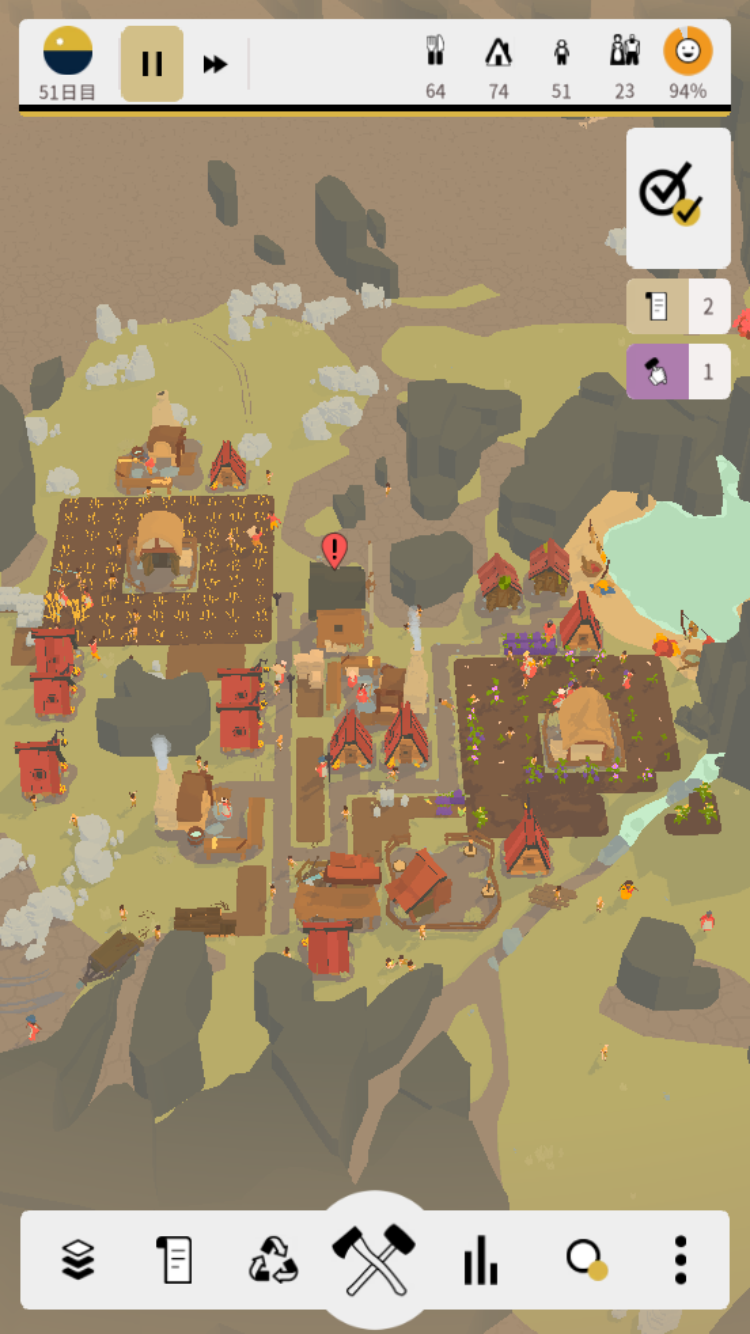Screen dimensions: 750x1334
Task: Open the circle with gold dot menu
Action: pyautogui.click(x=585, y=1259)
